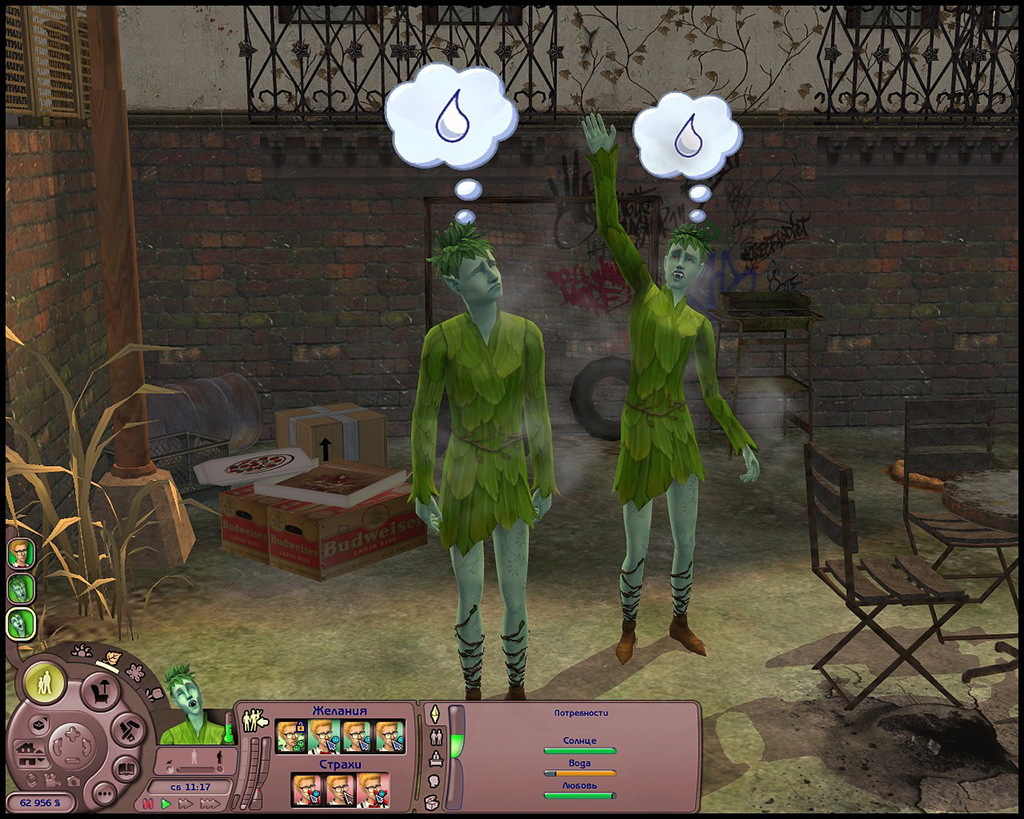Open Build mode with the saw and roller icon
This screenshot has height=819, width=1024.
point(129,729)
